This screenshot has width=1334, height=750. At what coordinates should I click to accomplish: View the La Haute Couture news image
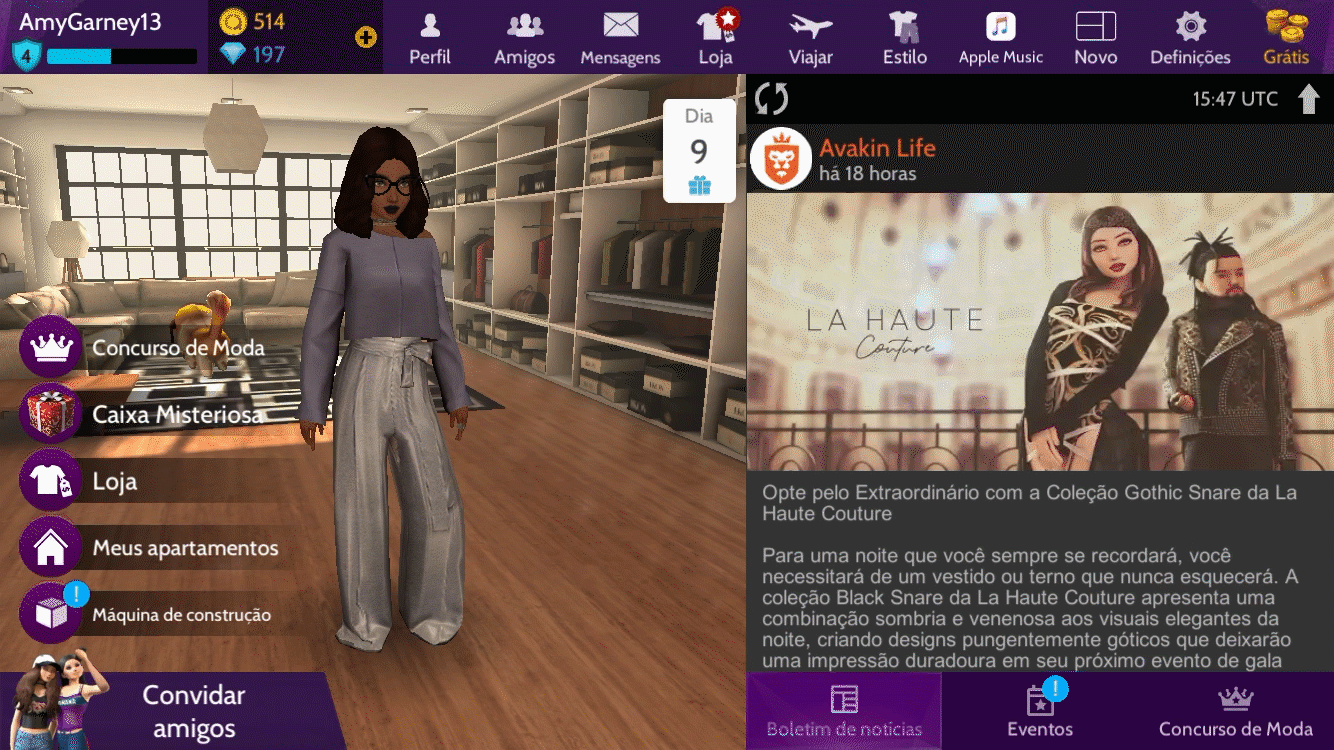(x=1040, y=332)
